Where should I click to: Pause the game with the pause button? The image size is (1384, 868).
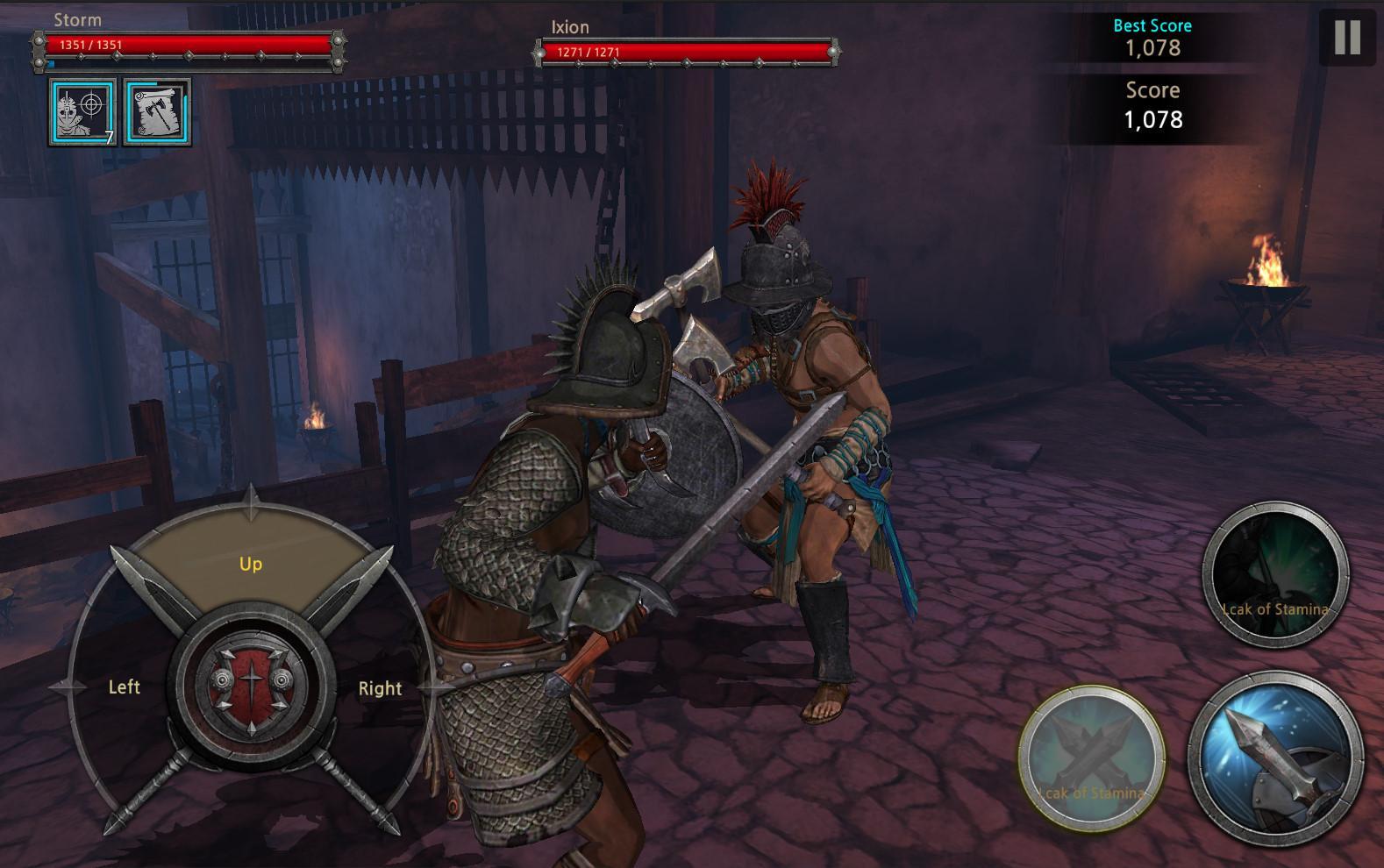1346,38
